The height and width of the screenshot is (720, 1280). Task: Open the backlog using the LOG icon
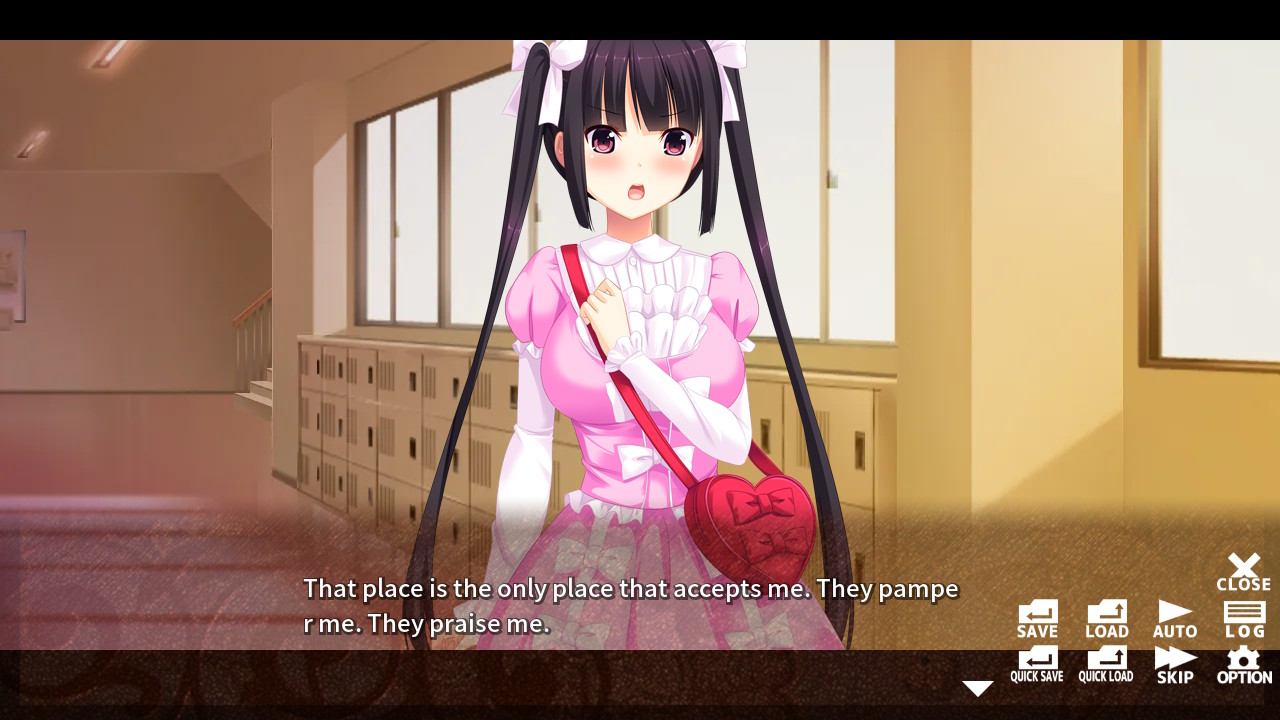coord(1242,615)
